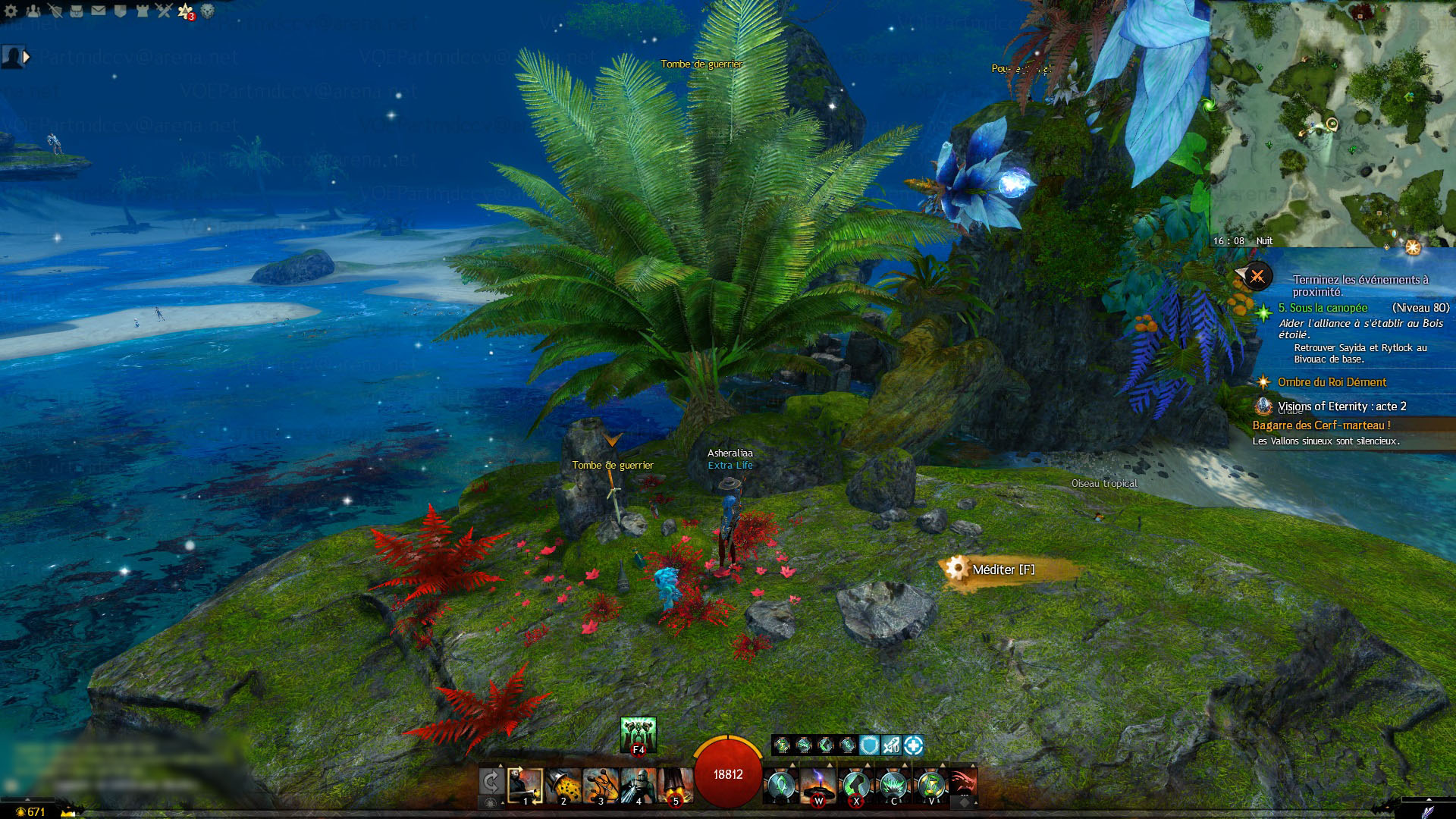Activate the lightning turret utility skill
The height and width of the screenshot is (819, 1456).
pos(818,785)
